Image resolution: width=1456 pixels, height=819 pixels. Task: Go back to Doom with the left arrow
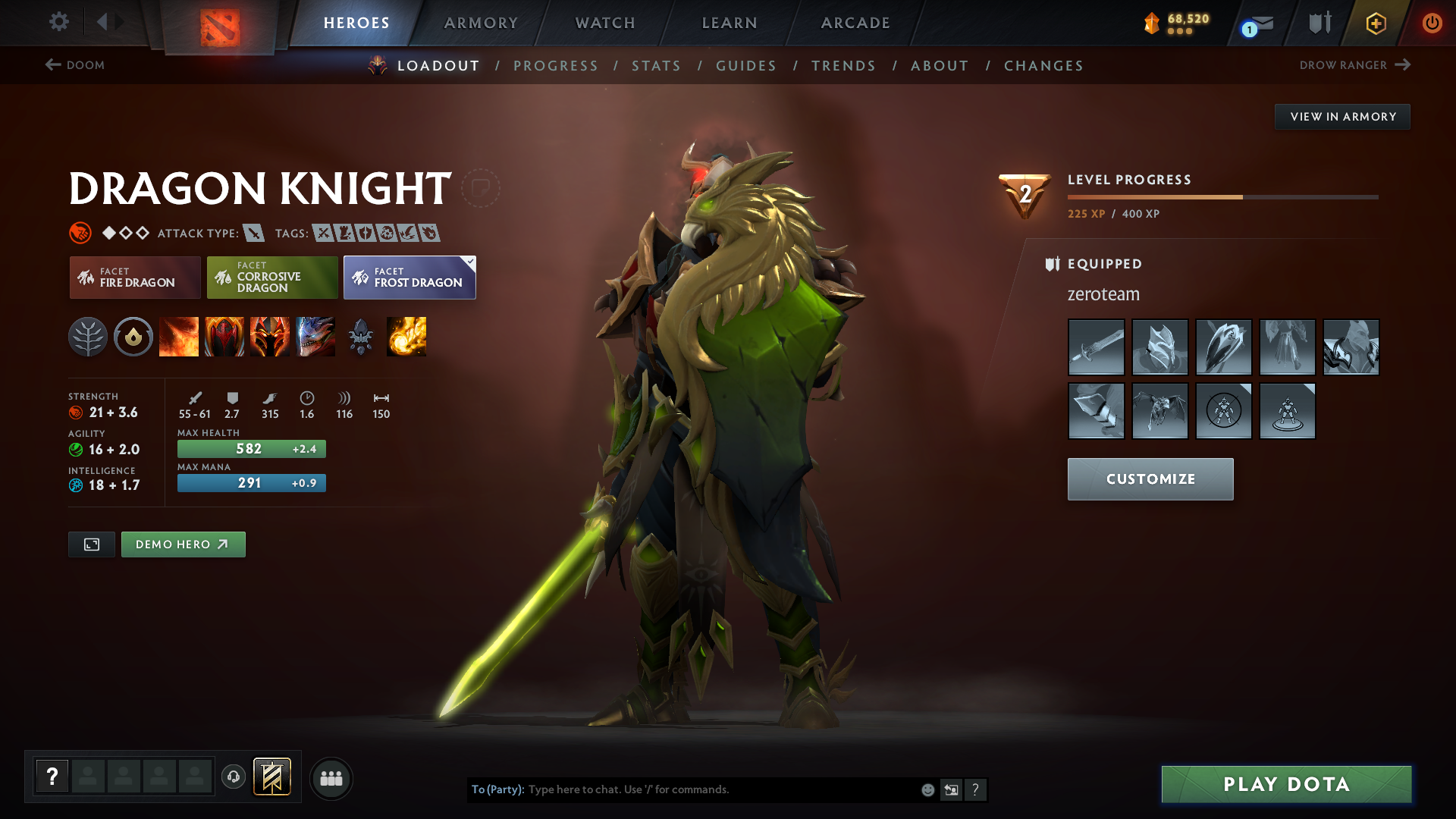52,65
